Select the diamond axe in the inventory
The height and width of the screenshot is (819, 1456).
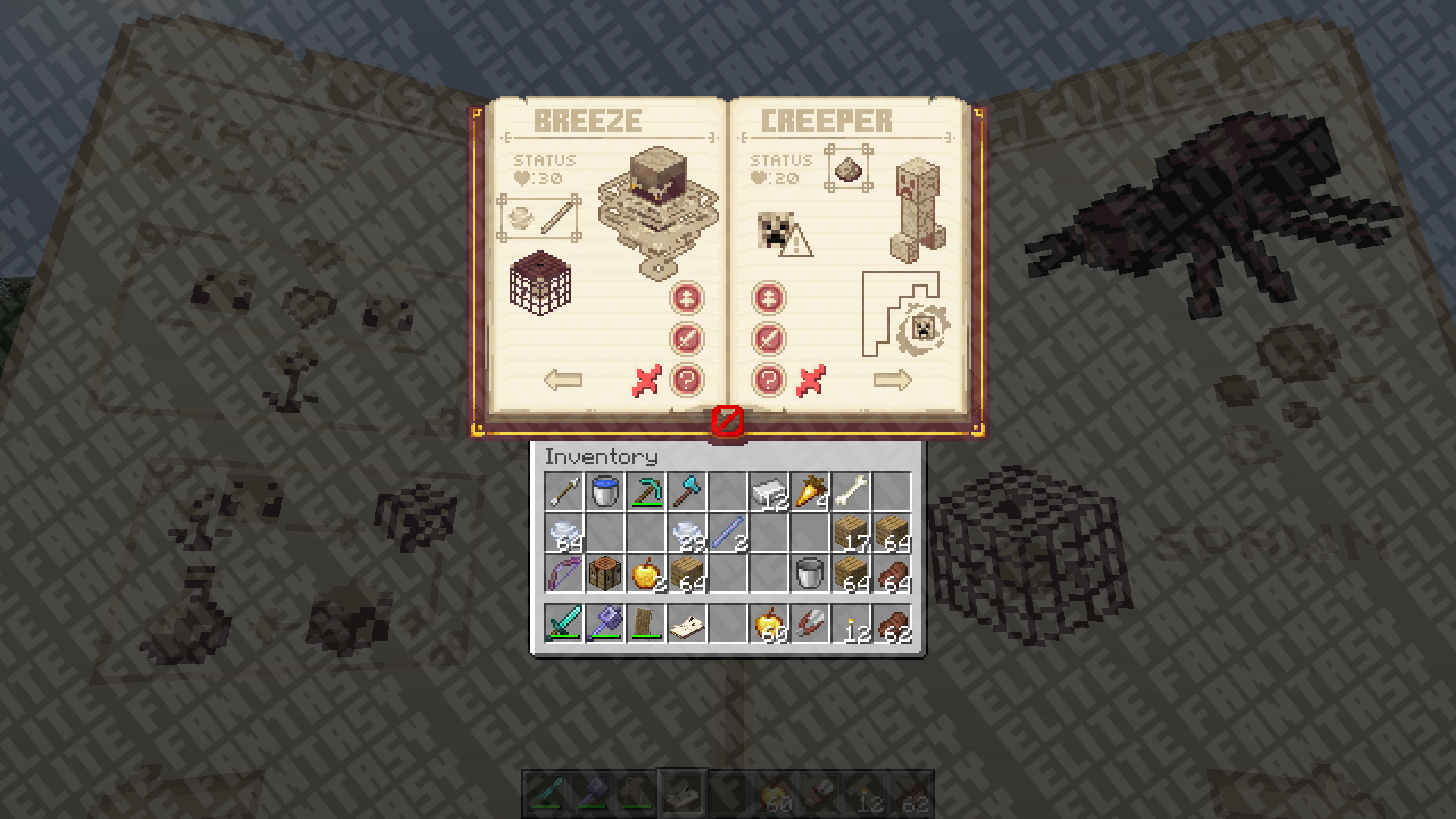[x=687, y=491]
